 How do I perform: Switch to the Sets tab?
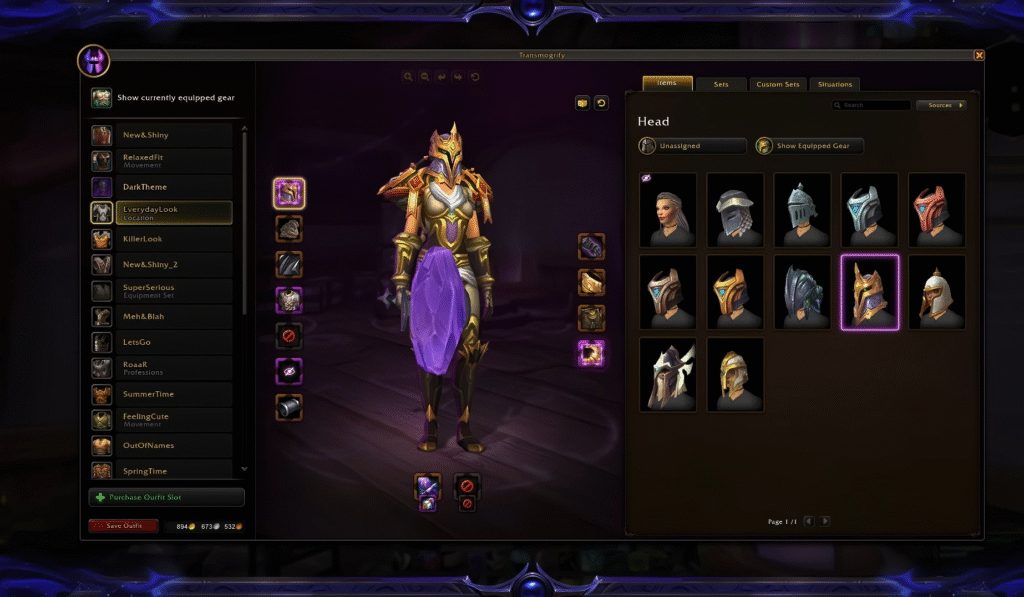(721, 85)
